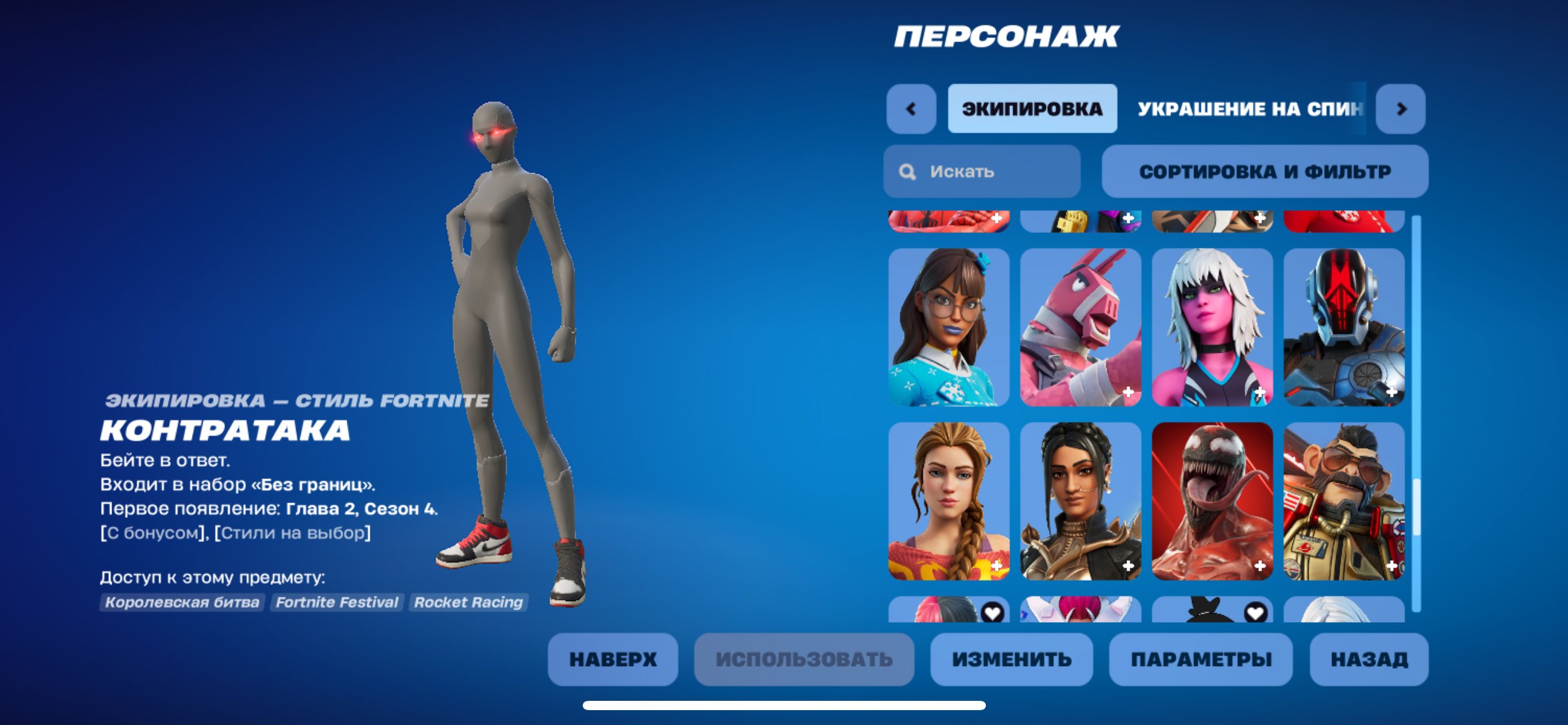Open previous category with left arrow
Image resolution: width=1568 pixels, height=725 pixels.
coord(910,110)
